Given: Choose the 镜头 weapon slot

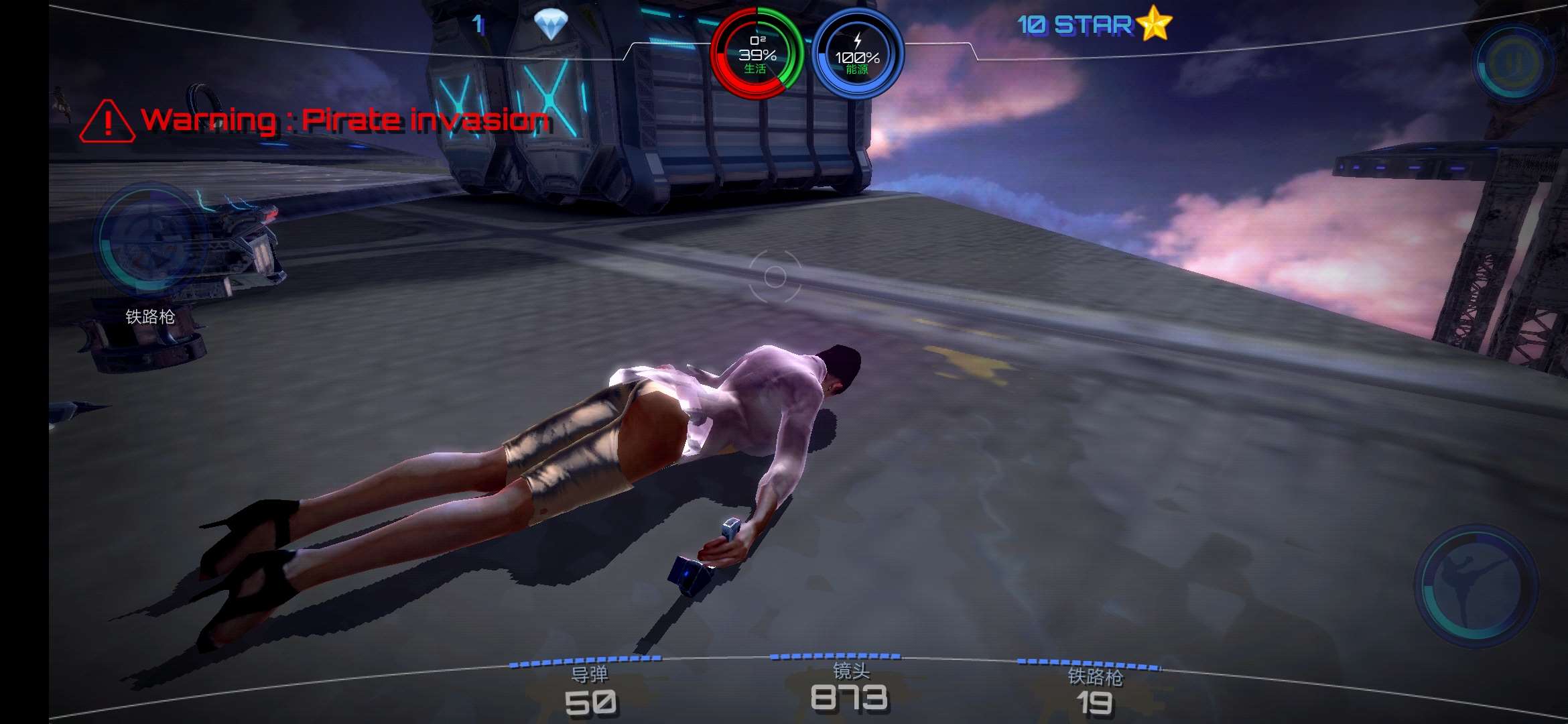Looking at the screenshot, I should point(850,688).
